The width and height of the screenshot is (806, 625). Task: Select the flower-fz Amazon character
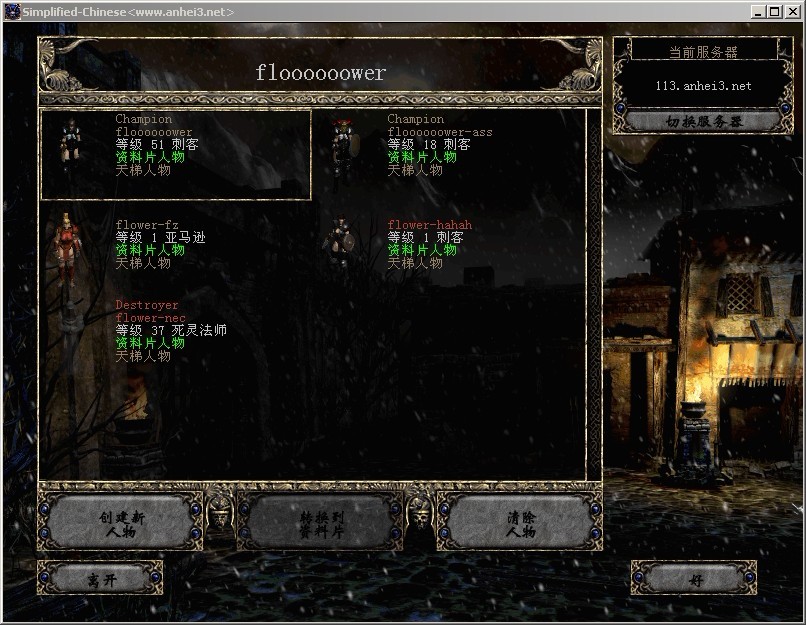point(160,244)
